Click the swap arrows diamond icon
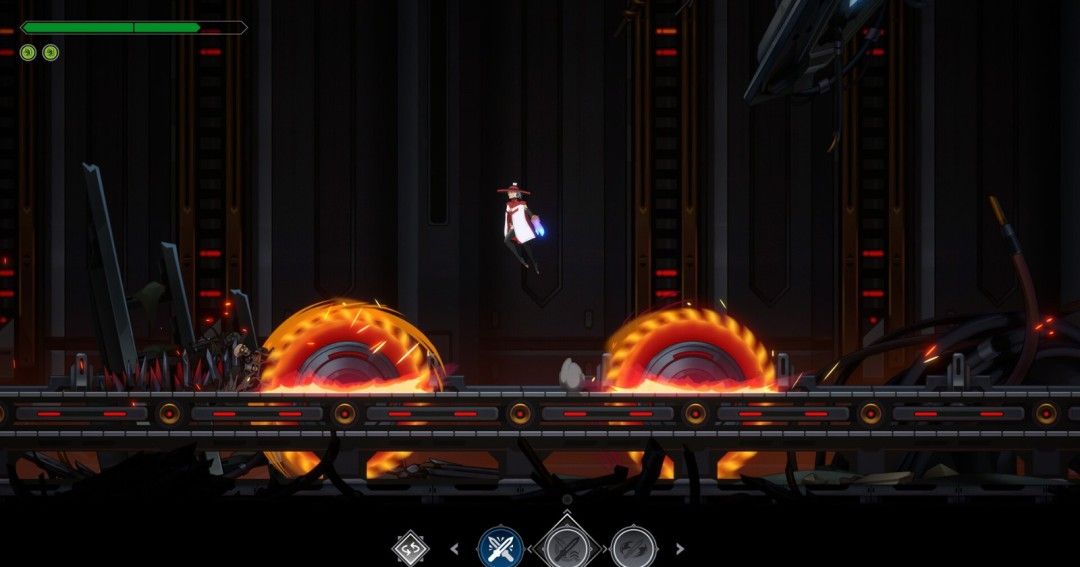1080x567 pixels. [410, 548]
